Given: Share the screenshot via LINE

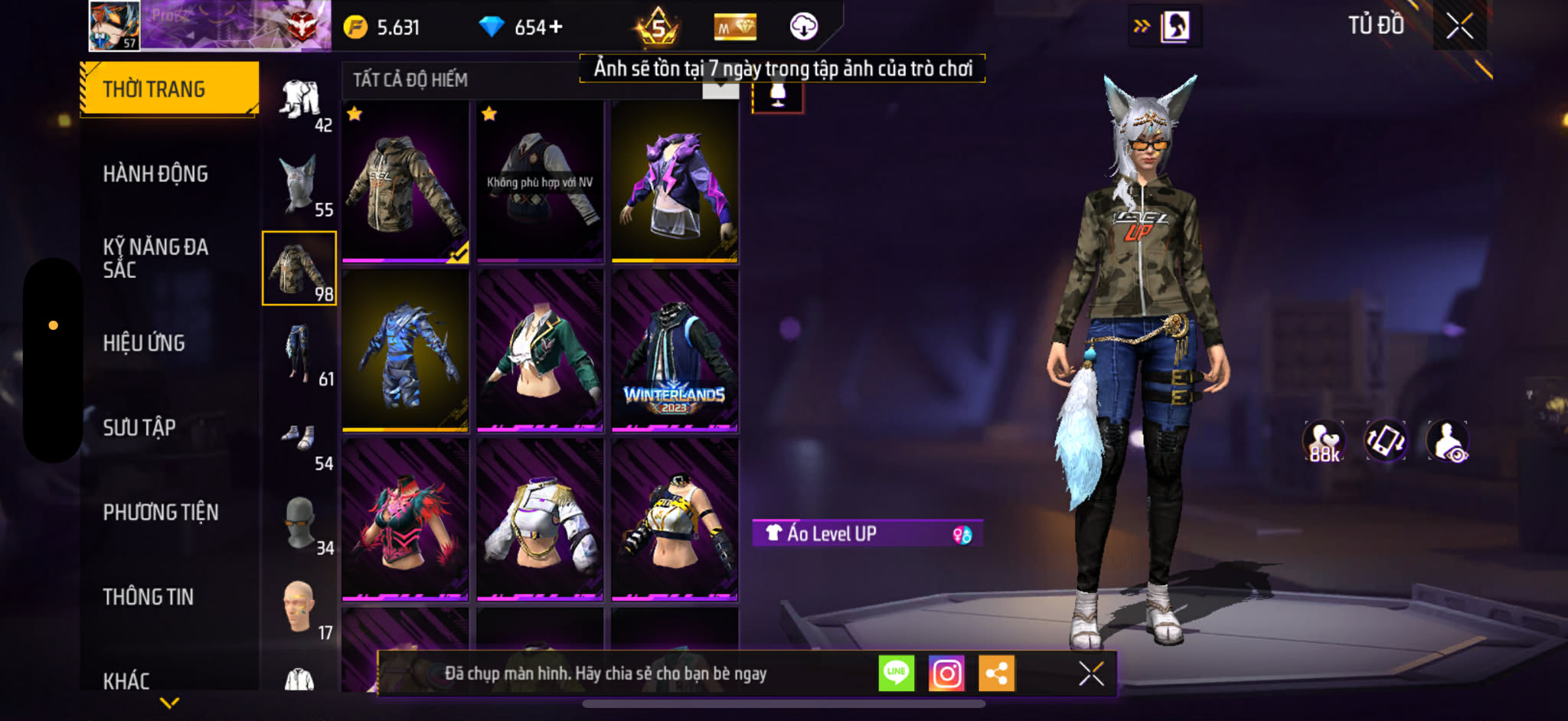Looking at the screenshot, I should [896, 674].
